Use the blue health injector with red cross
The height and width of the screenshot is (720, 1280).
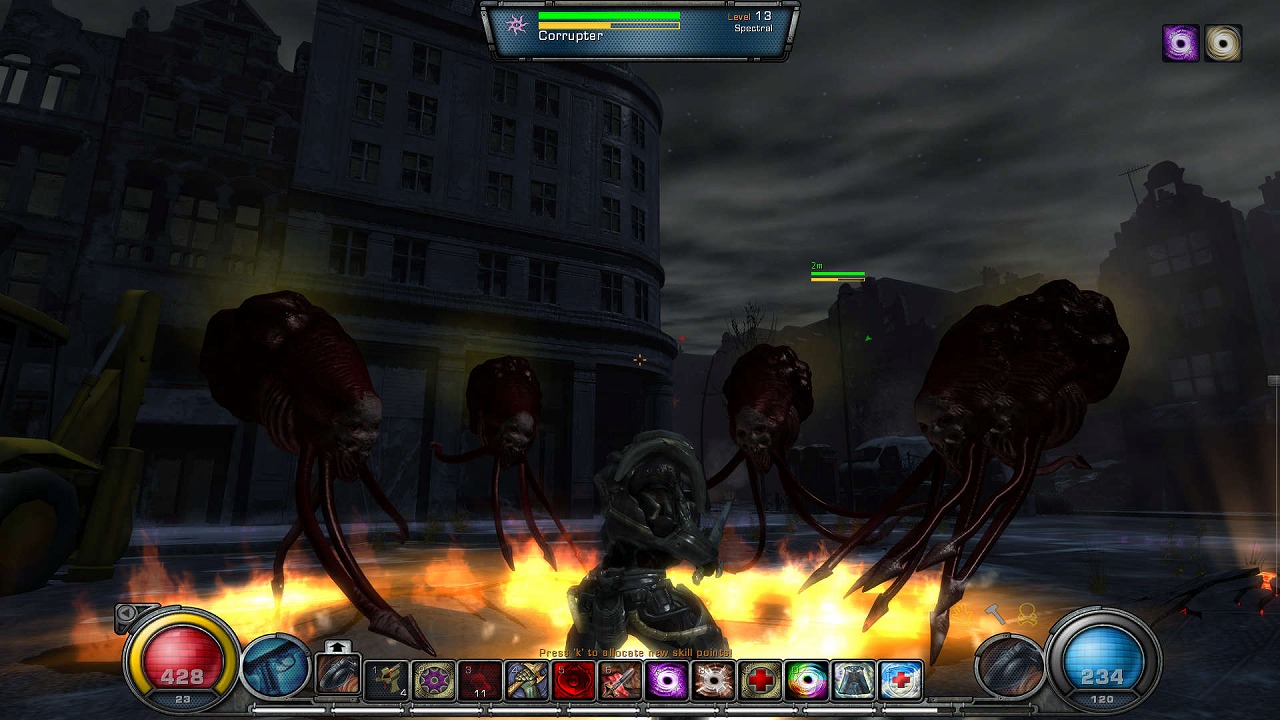pos(900,681)
